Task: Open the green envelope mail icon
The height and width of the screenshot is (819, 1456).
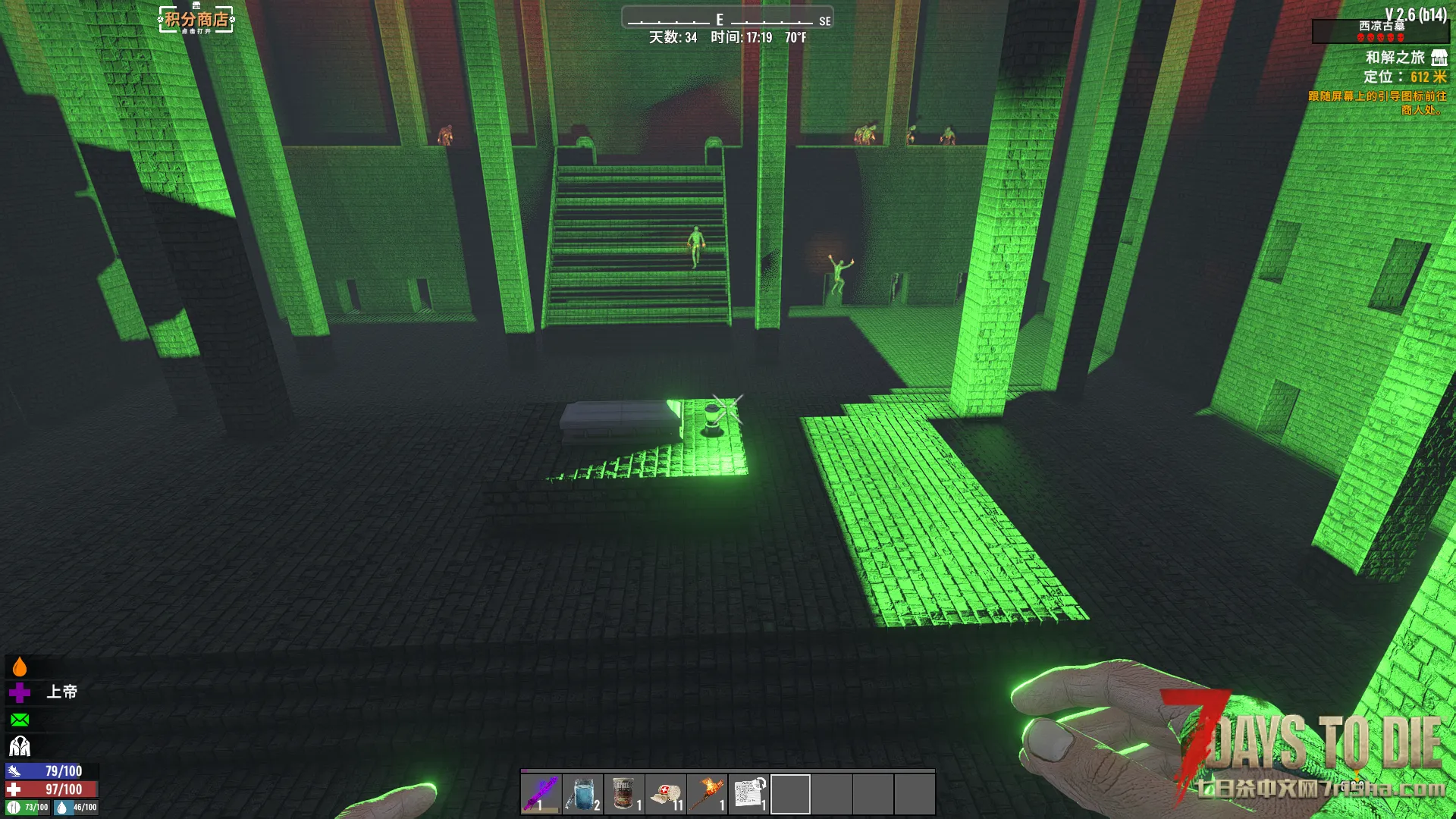Action: click(20, 720)
